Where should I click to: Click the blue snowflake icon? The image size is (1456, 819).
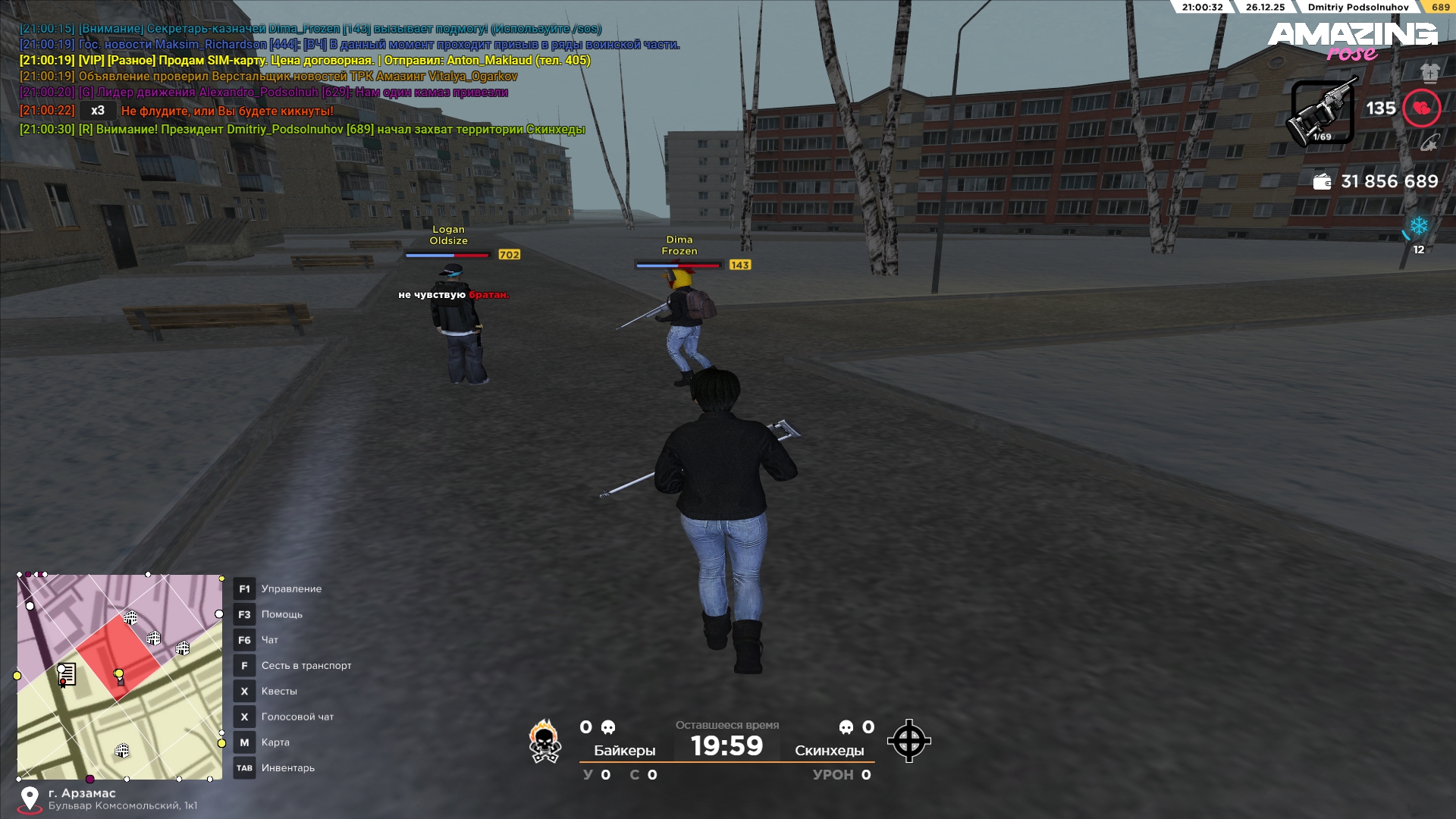(x=1418, y=226)
